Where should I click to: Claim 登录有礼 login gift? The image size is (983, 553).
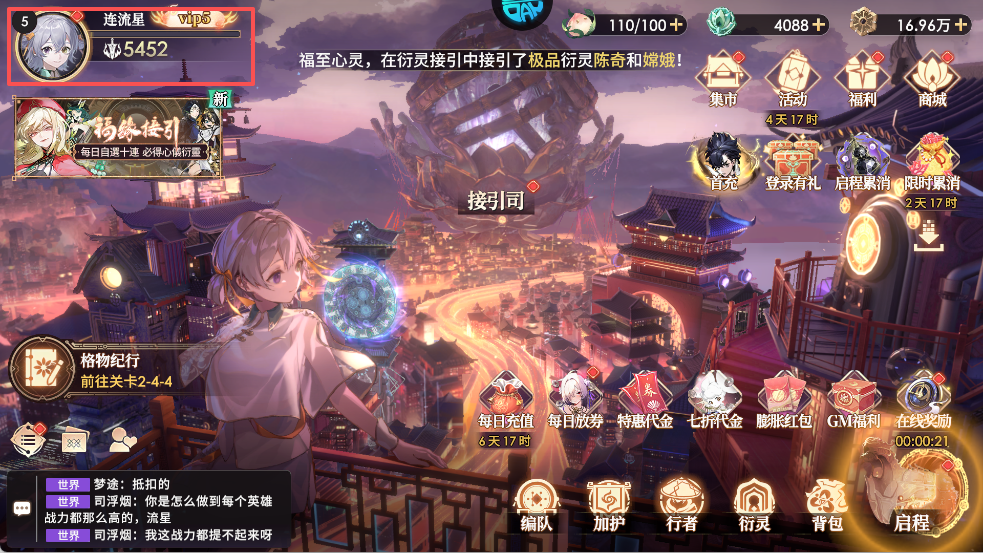[792, 162]
